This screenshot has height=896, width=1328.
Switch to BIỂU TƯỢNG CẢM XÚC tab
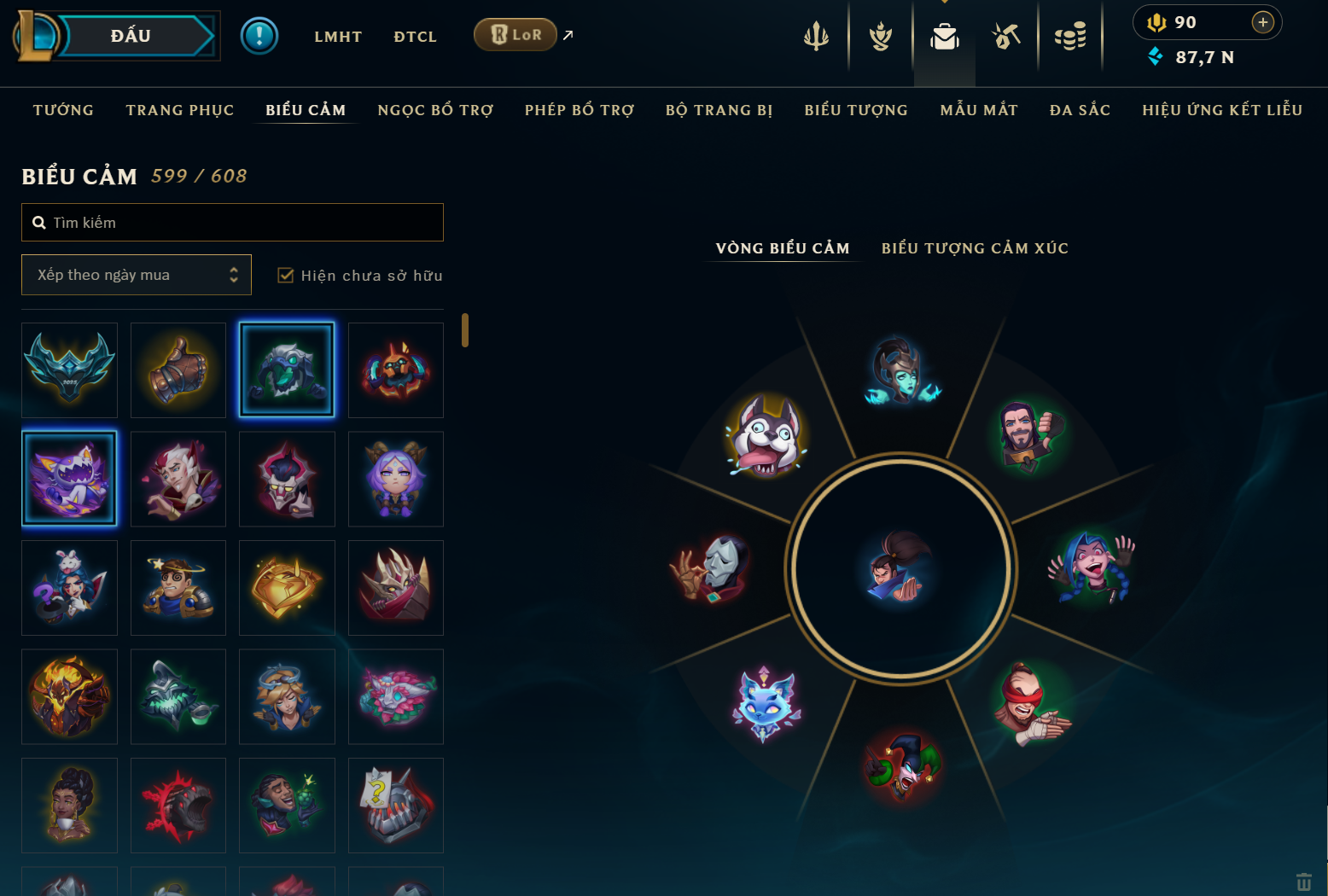974,248
